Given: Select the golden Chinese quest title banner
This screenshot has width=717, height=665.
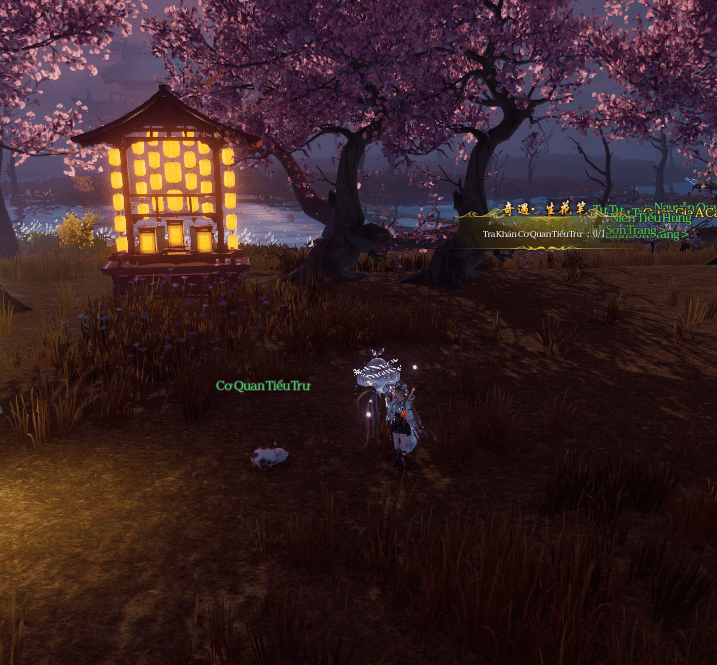Looking at the screenshot, I should pos(545,211).
